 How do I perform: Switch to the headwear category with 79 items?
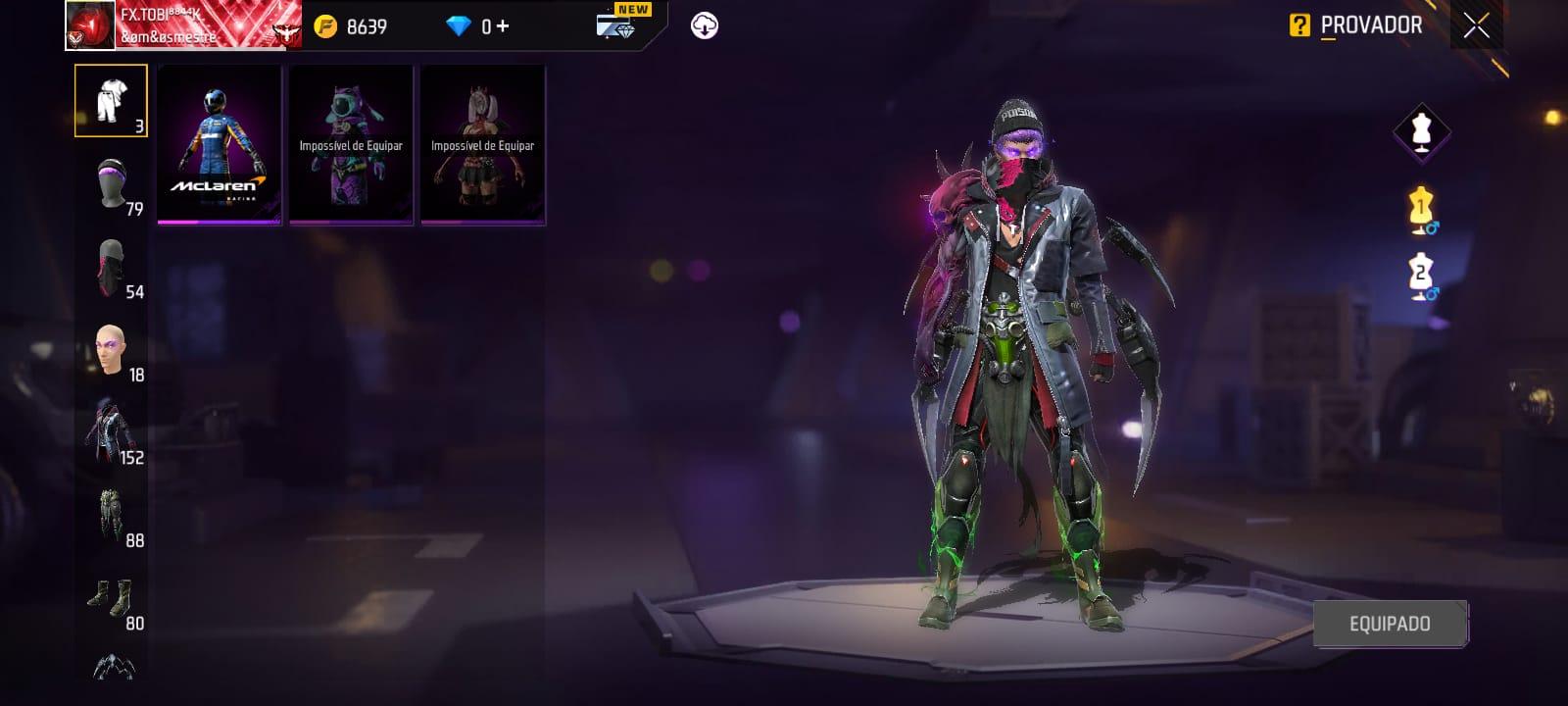click(x=113, y=183)
